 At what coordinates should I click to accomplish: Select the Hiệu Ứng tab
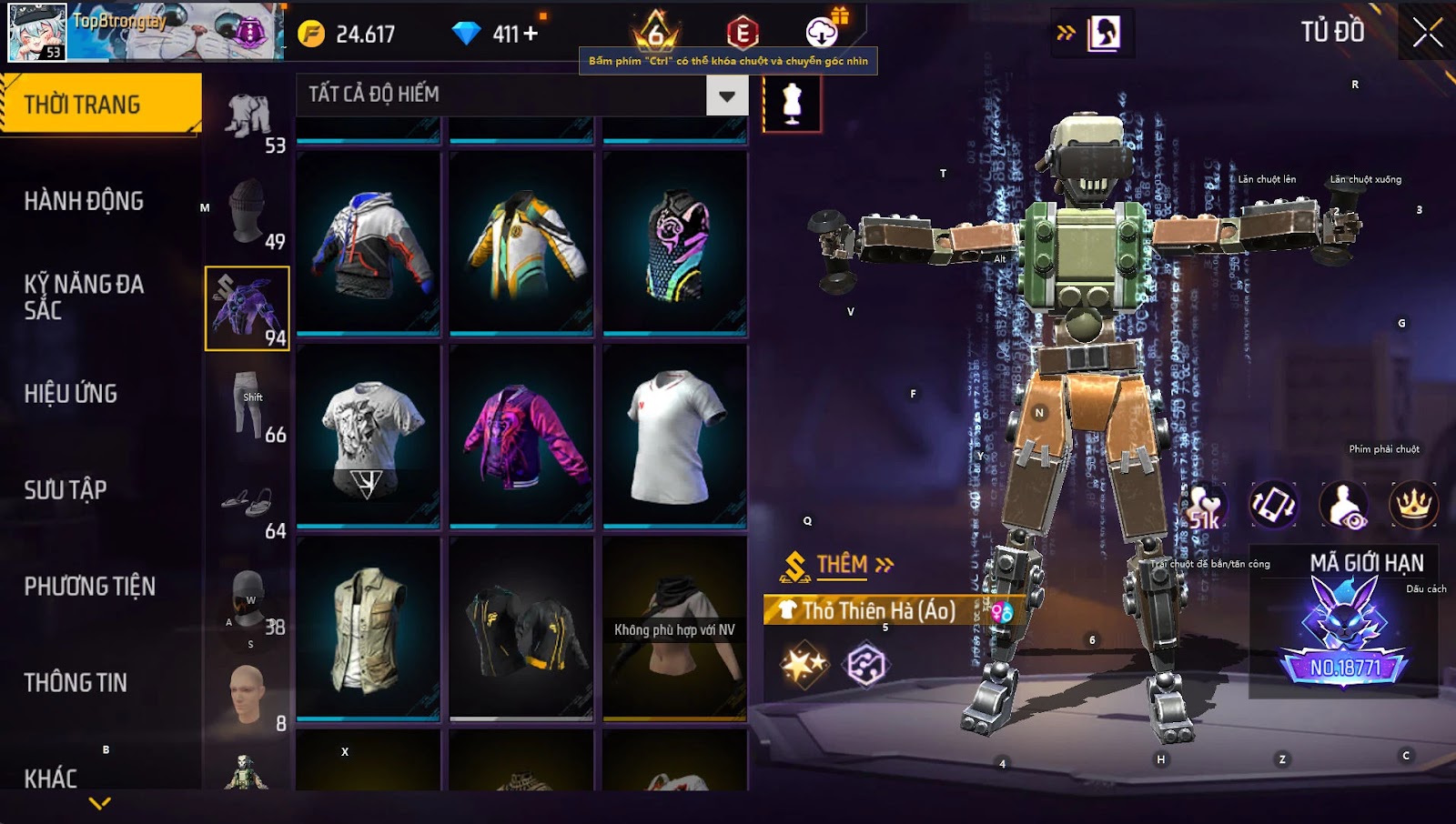(x=71, y=394)
